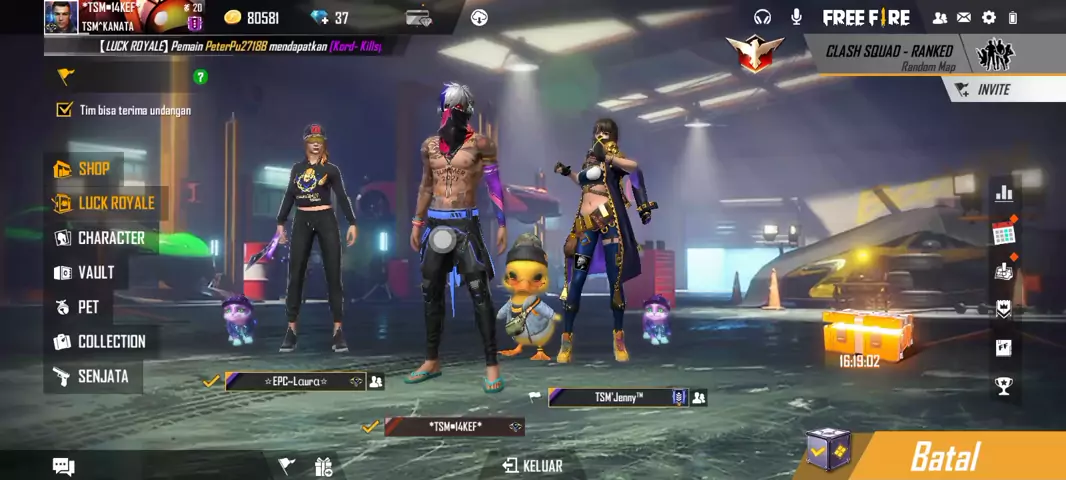Image resolution: width=1066 pixels, height=480 pixels.
Task: Open the calendar events icon
Action: [x=1003, y=233]
